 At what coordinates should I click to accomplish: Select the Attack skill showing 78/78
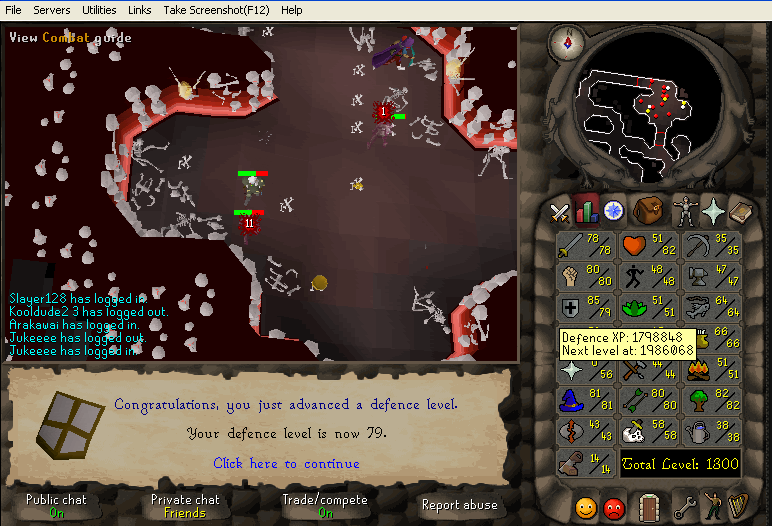[585, 245]
